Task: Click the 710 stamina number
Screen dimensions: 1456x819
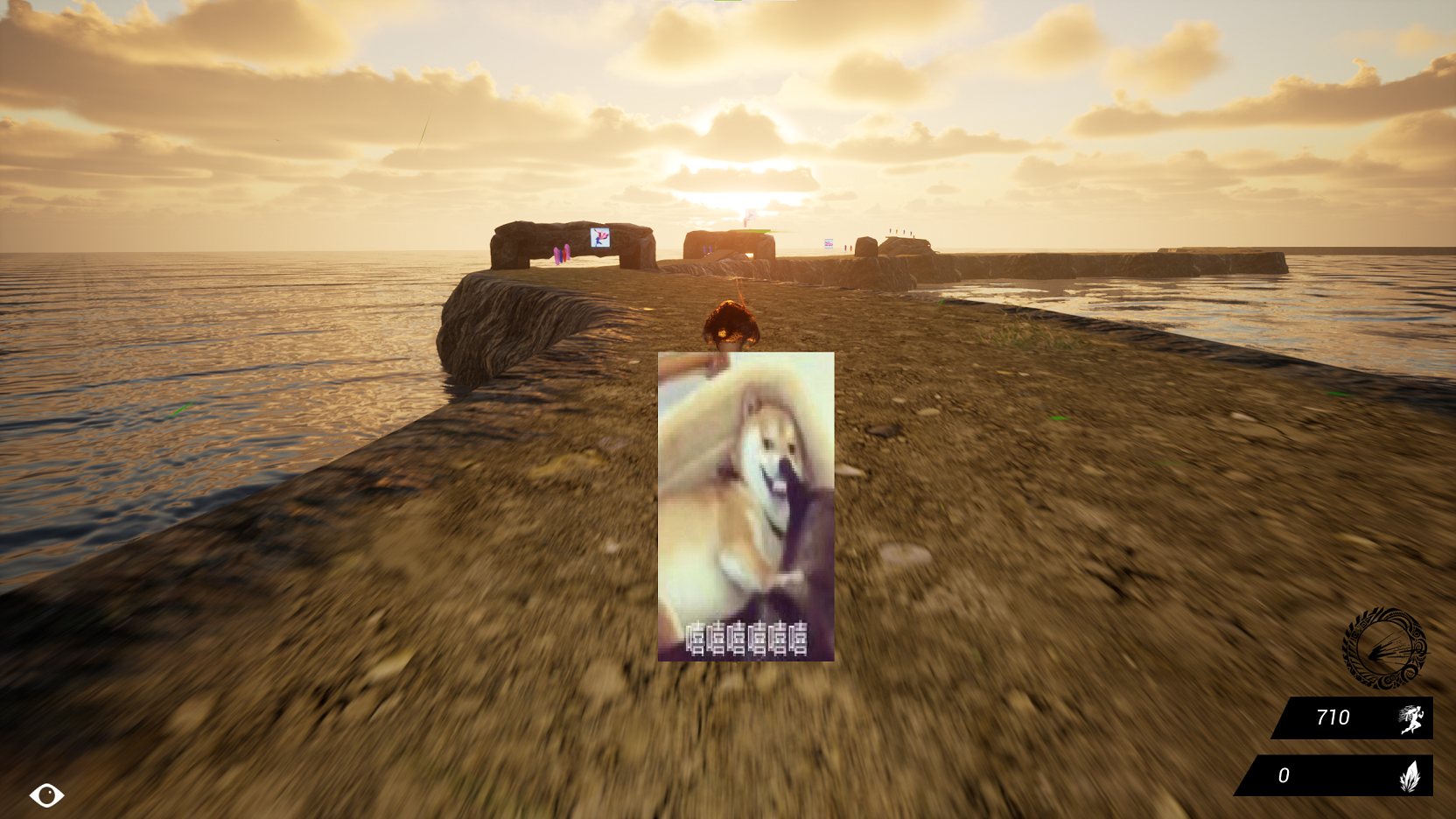Action: pos(1333,717)
